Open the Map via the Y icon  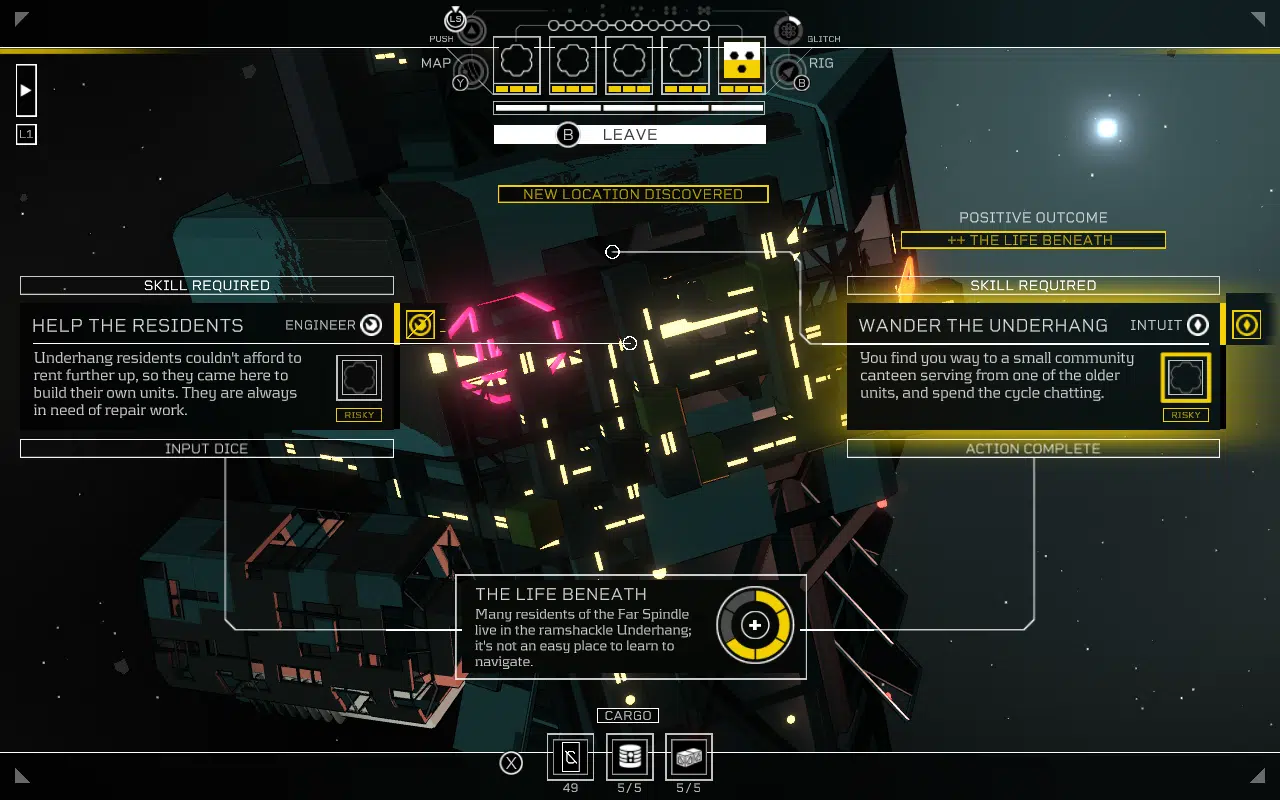pyautogui.click(x=462, y=83)
